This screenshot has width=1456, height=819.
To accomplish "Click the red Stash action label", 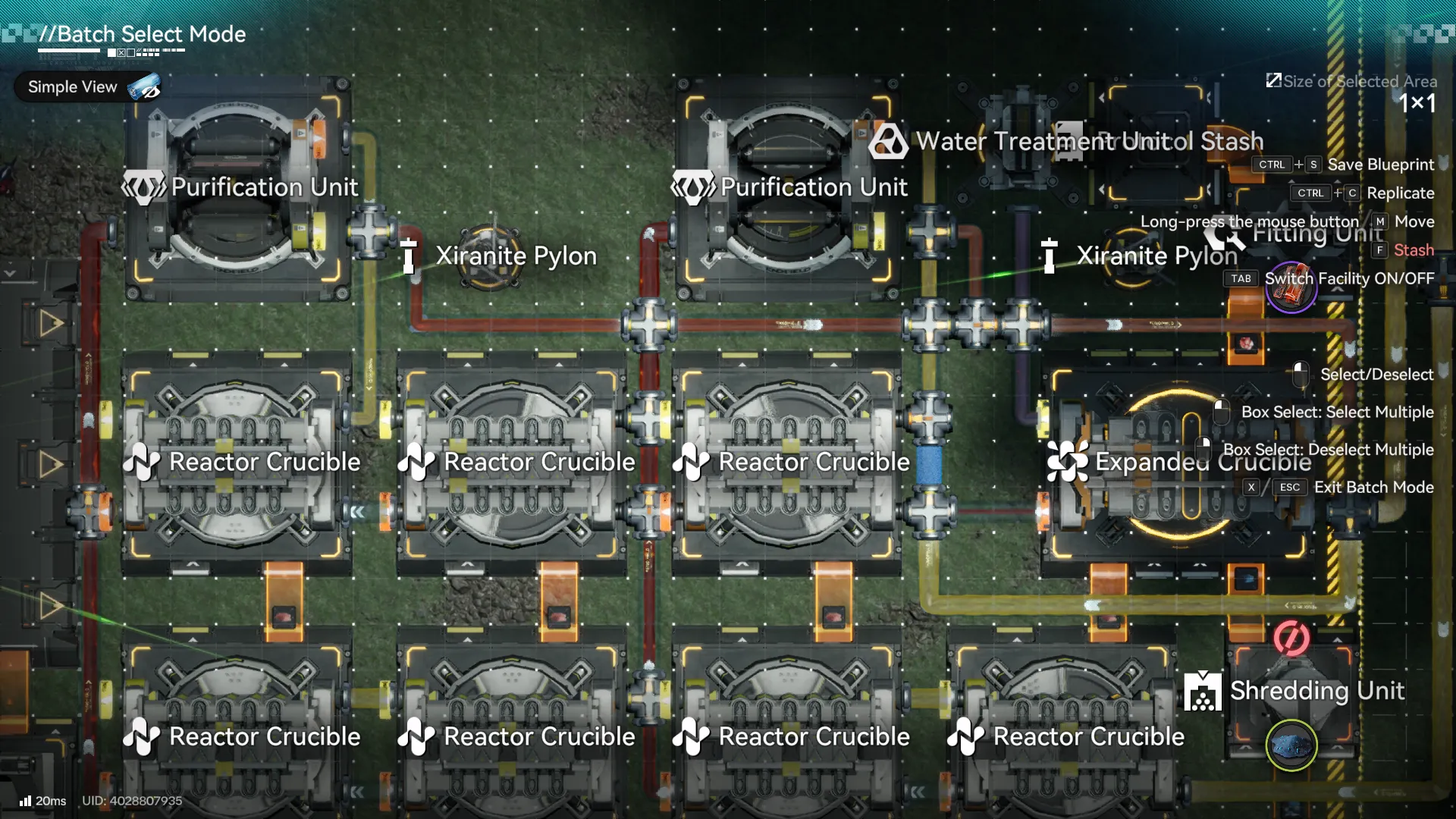I will (1417, 250).
